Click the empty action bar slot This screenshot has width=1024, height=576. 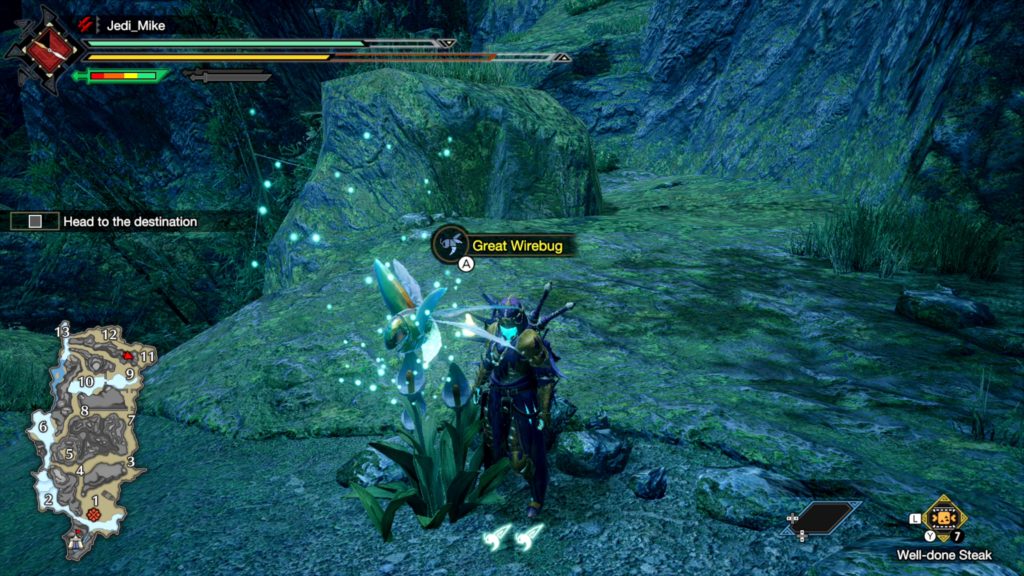coord(822,516)
